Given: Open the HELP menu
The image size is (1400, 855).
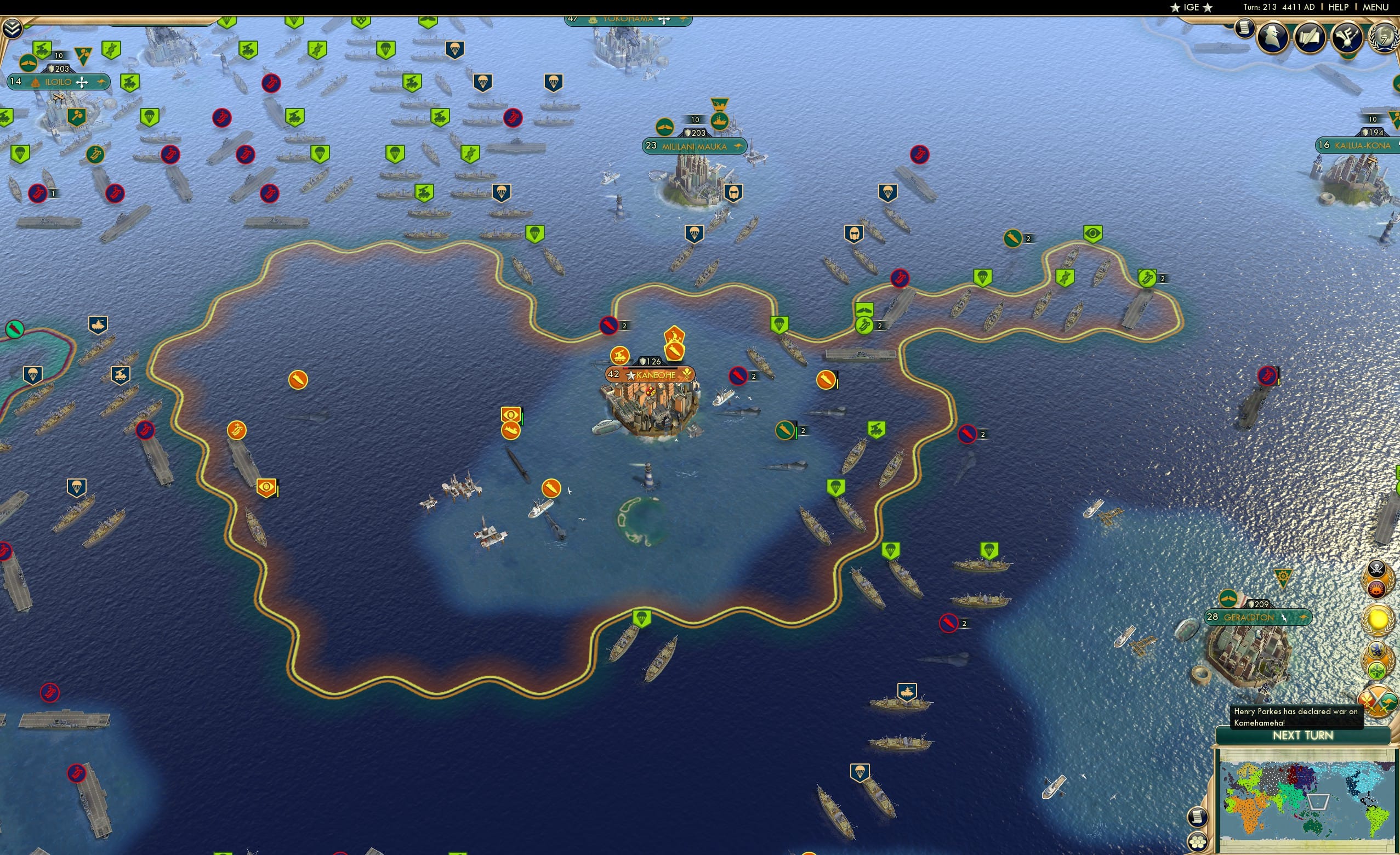Looking at the screenshot, I should tap(1339, 7).
